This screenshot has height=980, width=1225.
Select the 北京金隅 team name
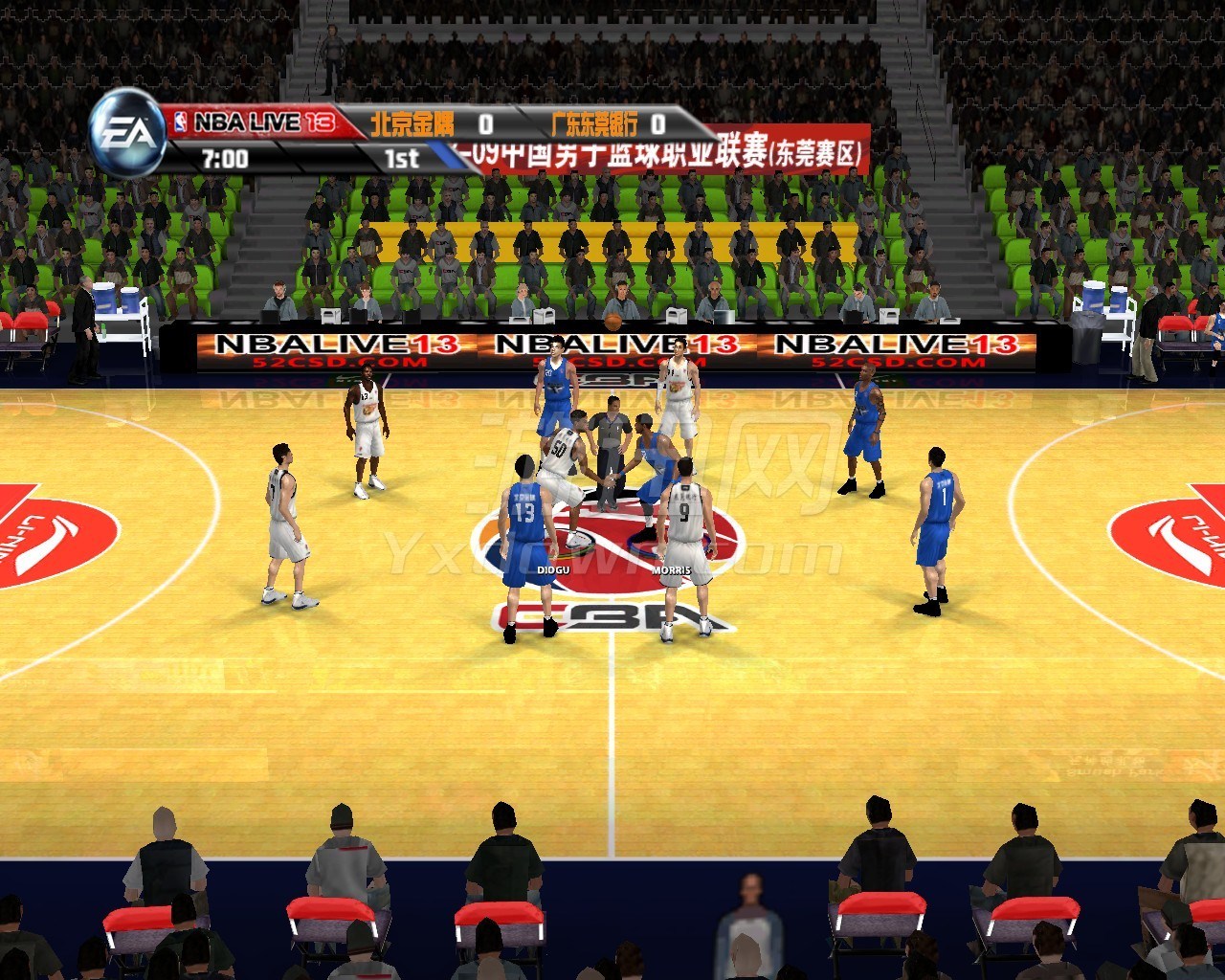413,121
